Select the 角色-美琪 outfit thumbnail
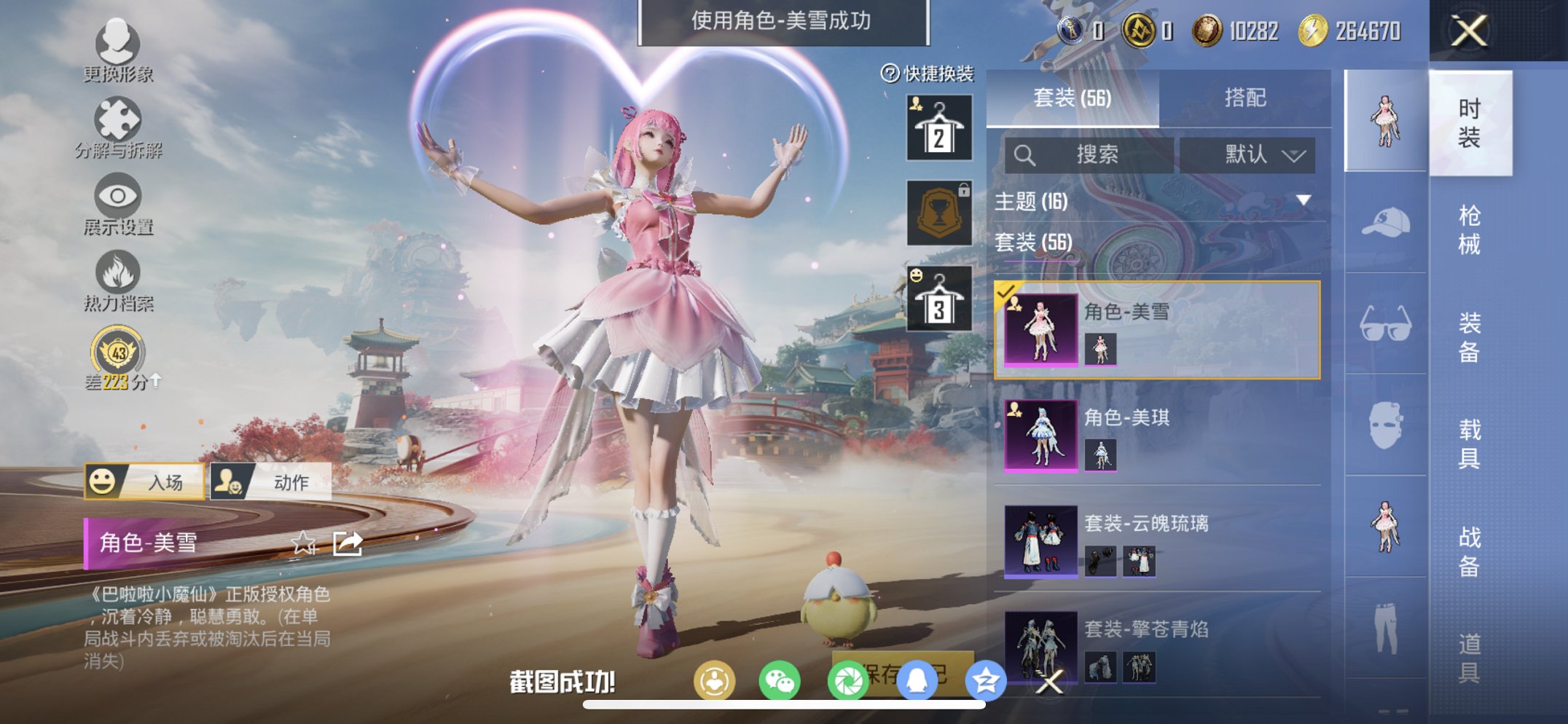 pos(1040,435)
